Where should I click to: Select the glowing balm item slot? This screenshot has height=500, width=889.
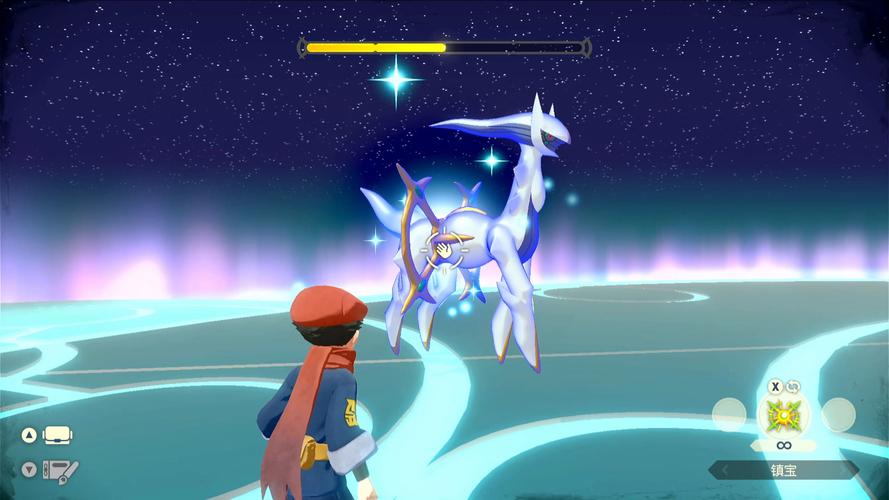coord(783,414)
